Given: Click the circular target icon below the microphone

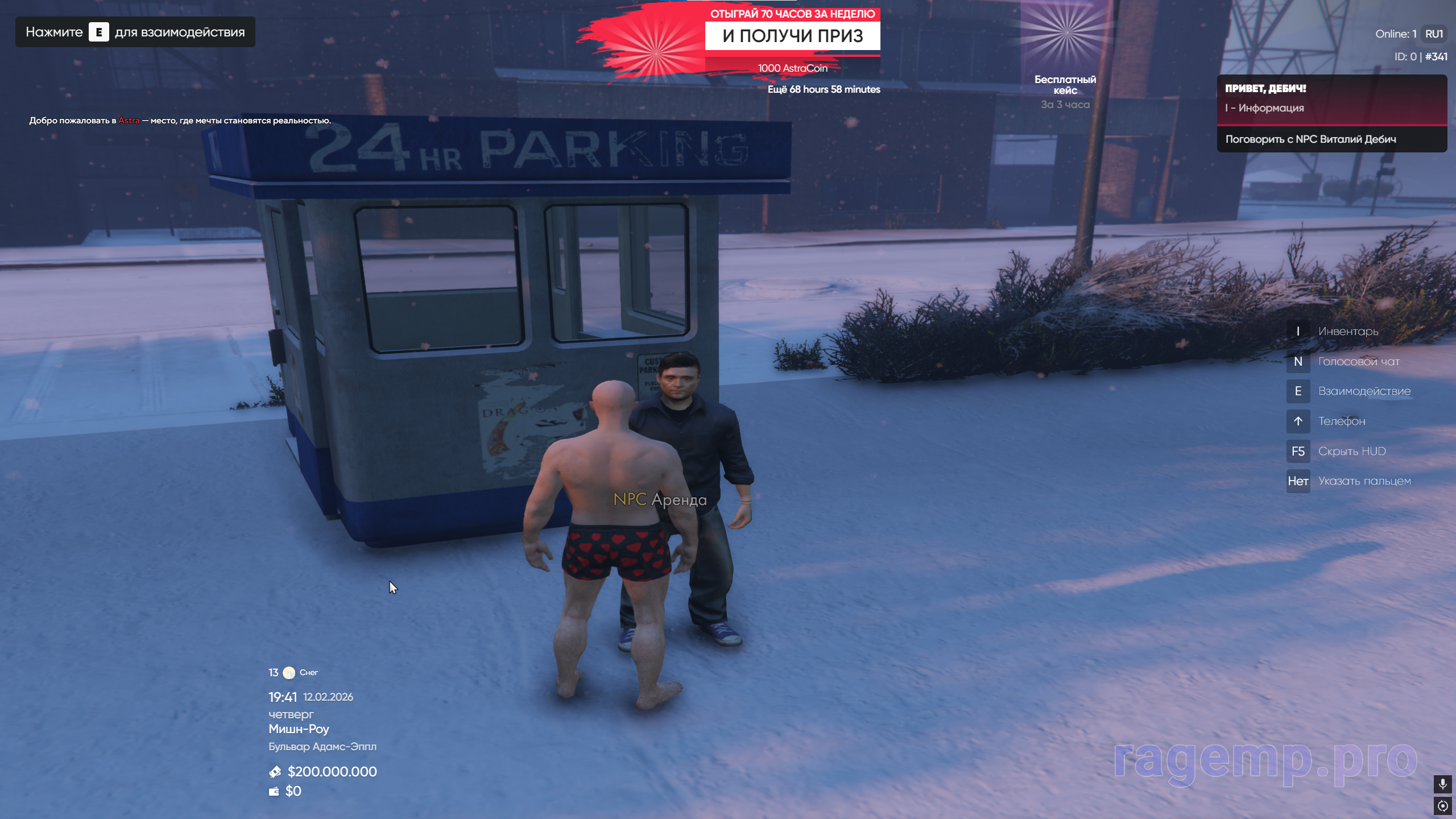Looking at the screenshot, I should (1442, 806).
